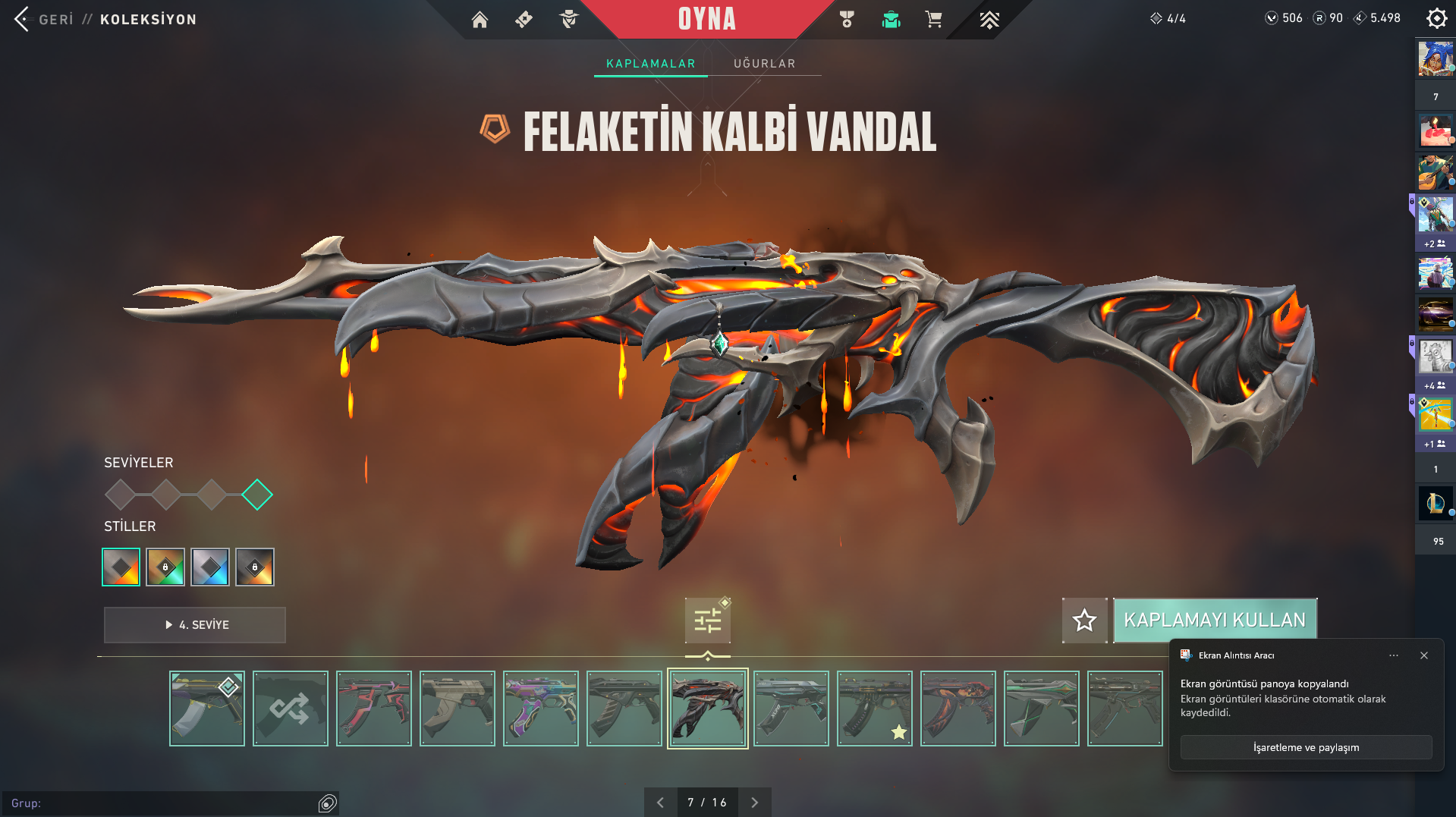This screenshot has width=1456, height=817.
Task: Mark skin as favorite with star
Action: [1084, 621]
